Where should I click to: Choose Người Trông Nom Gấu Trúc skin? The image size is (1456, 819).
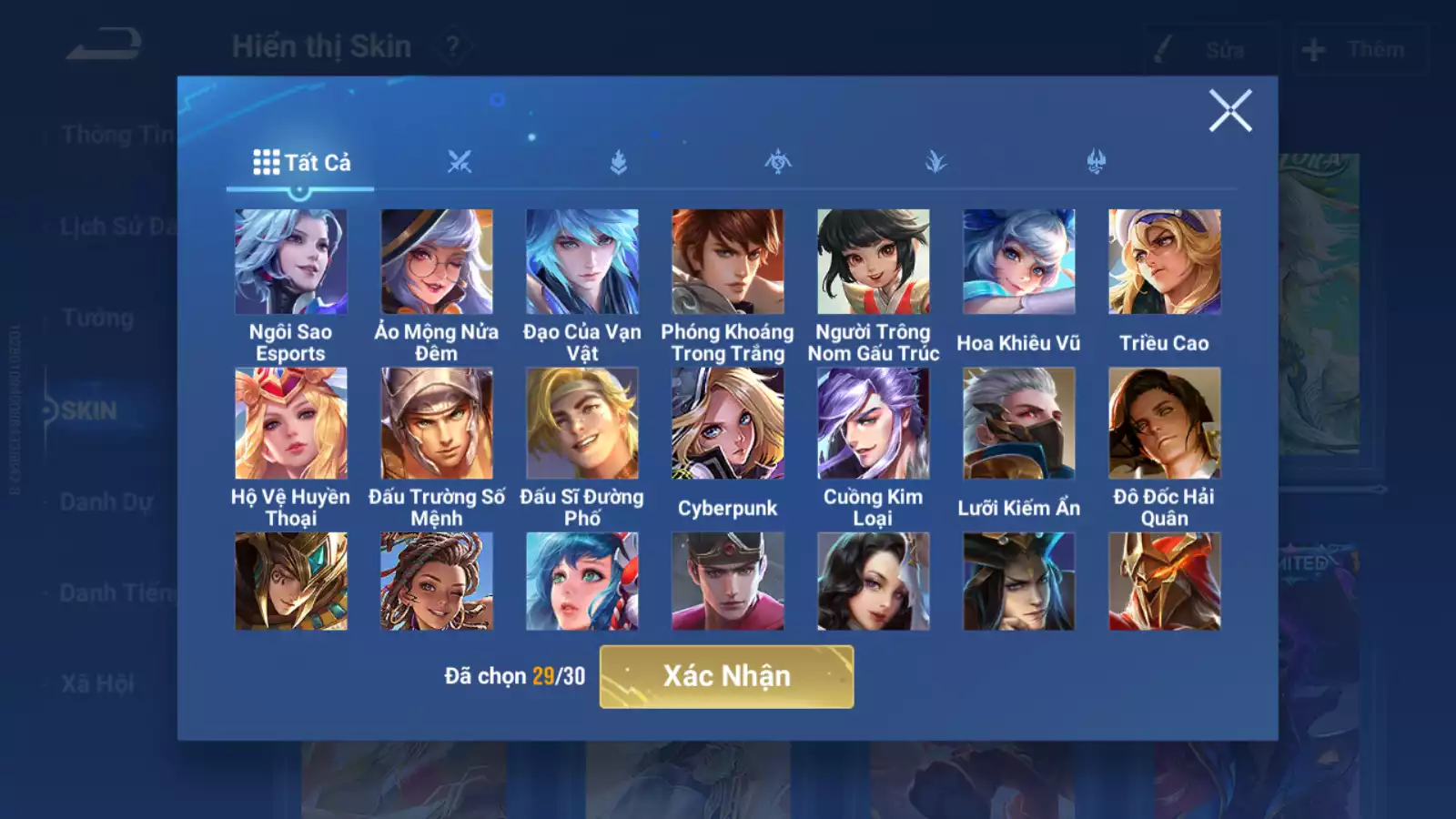[x=874, y=262]
